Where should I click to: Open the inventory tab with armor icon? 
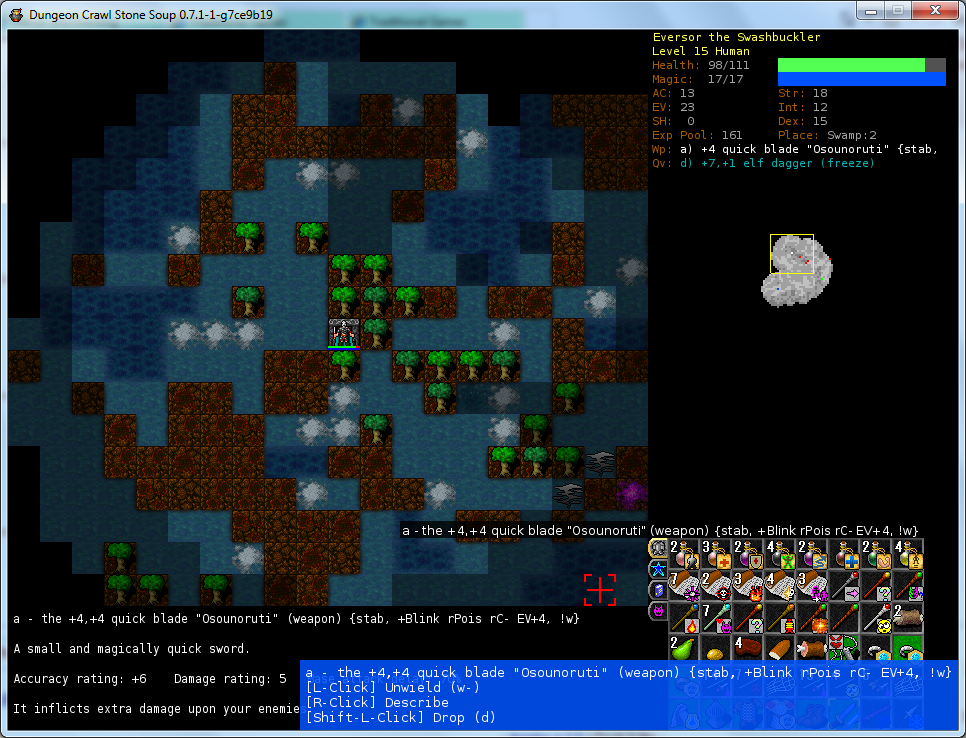[658, 548]
